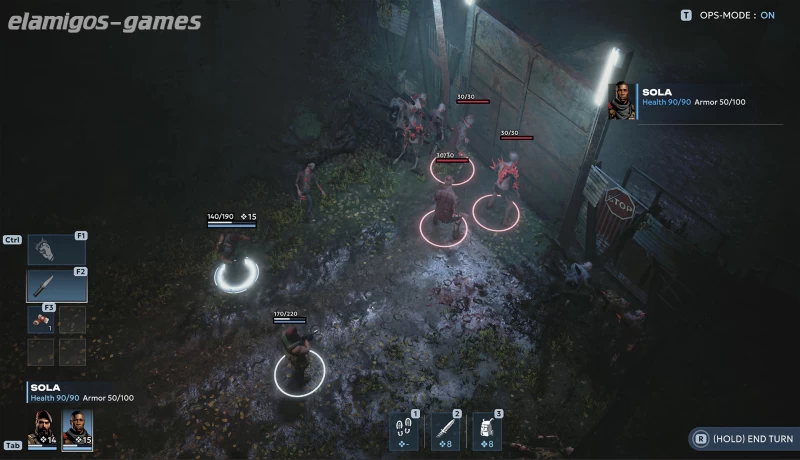
Task: Select Sola's portrait in the squad bar
Action: (77, 427)
